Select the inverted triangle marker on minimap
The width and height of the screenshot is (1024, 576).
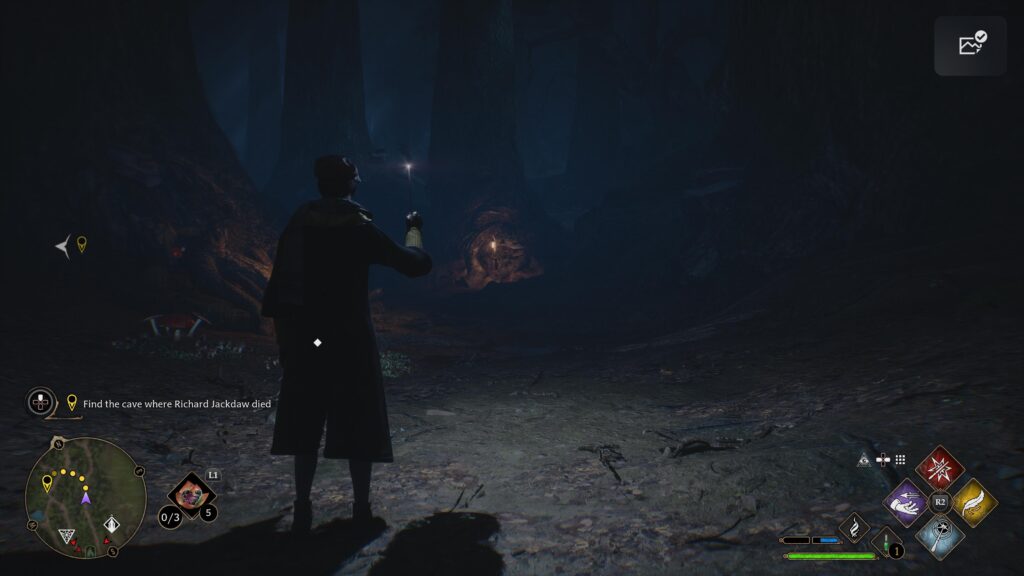tap(67, 536)
